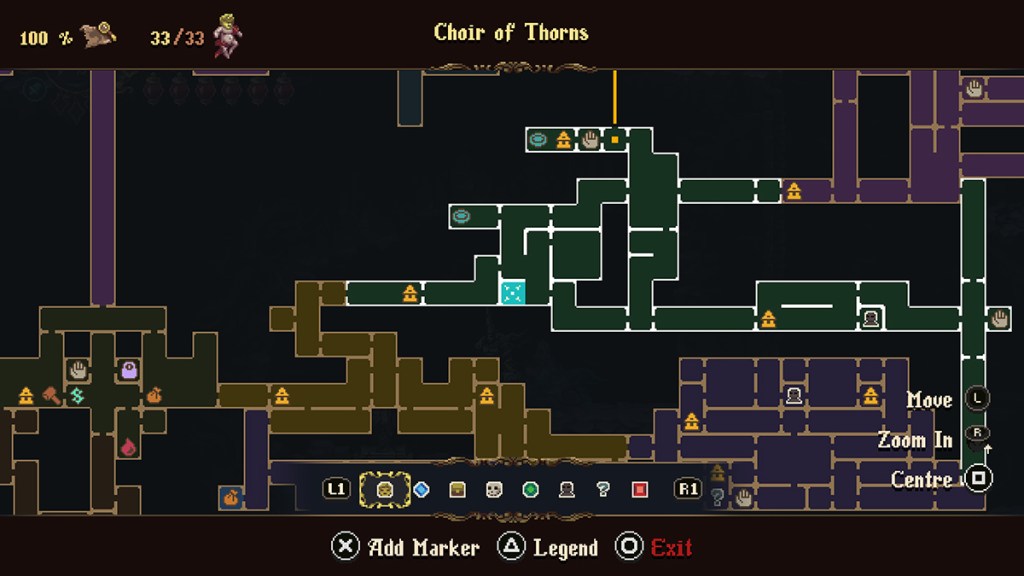Viewport: 1024px width, 576px height.
Task: Select the hammer forge icon on map
Action: pos(51,396)
